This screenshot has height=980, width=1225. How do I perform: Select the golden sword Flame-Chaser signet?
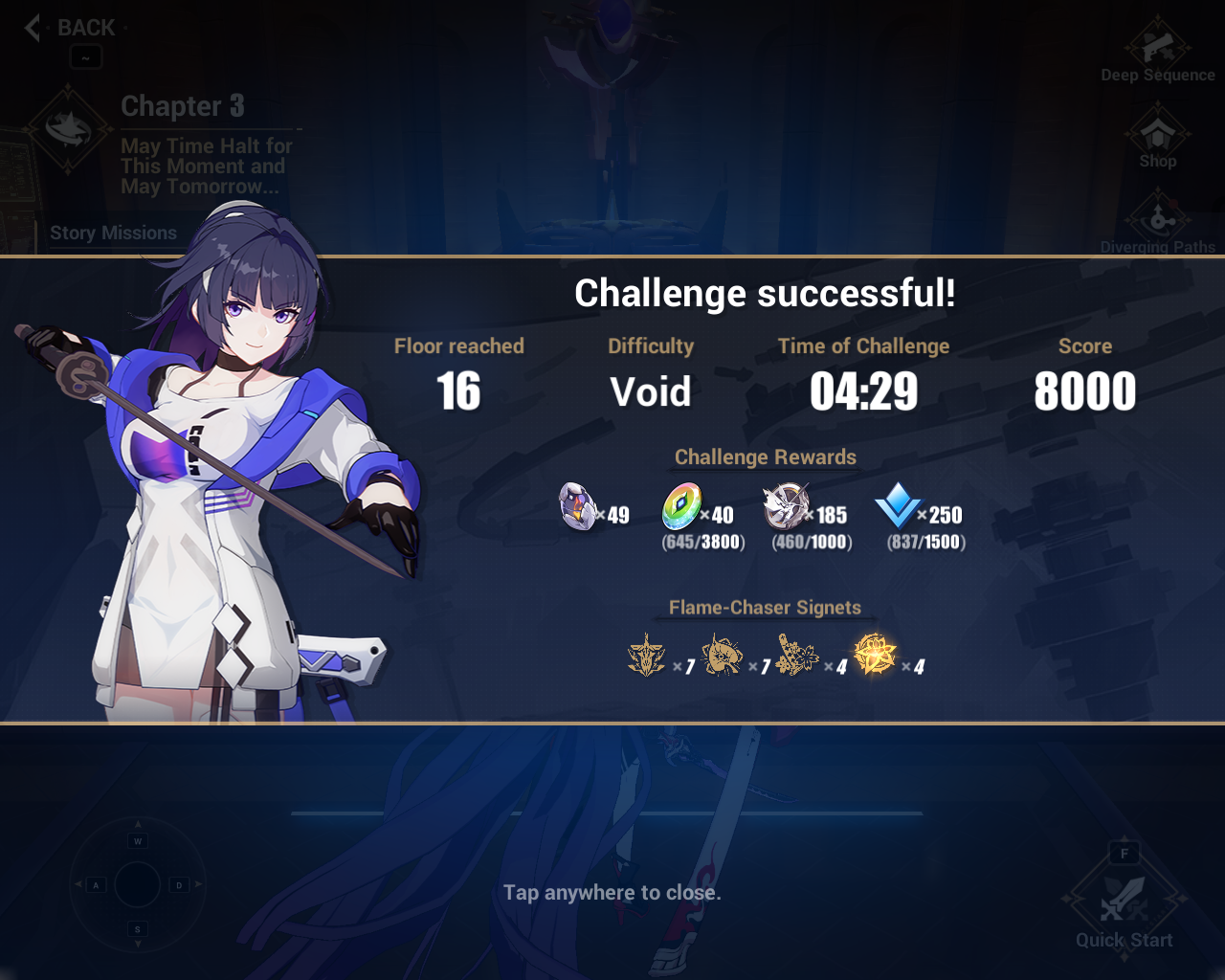[647, 654]
